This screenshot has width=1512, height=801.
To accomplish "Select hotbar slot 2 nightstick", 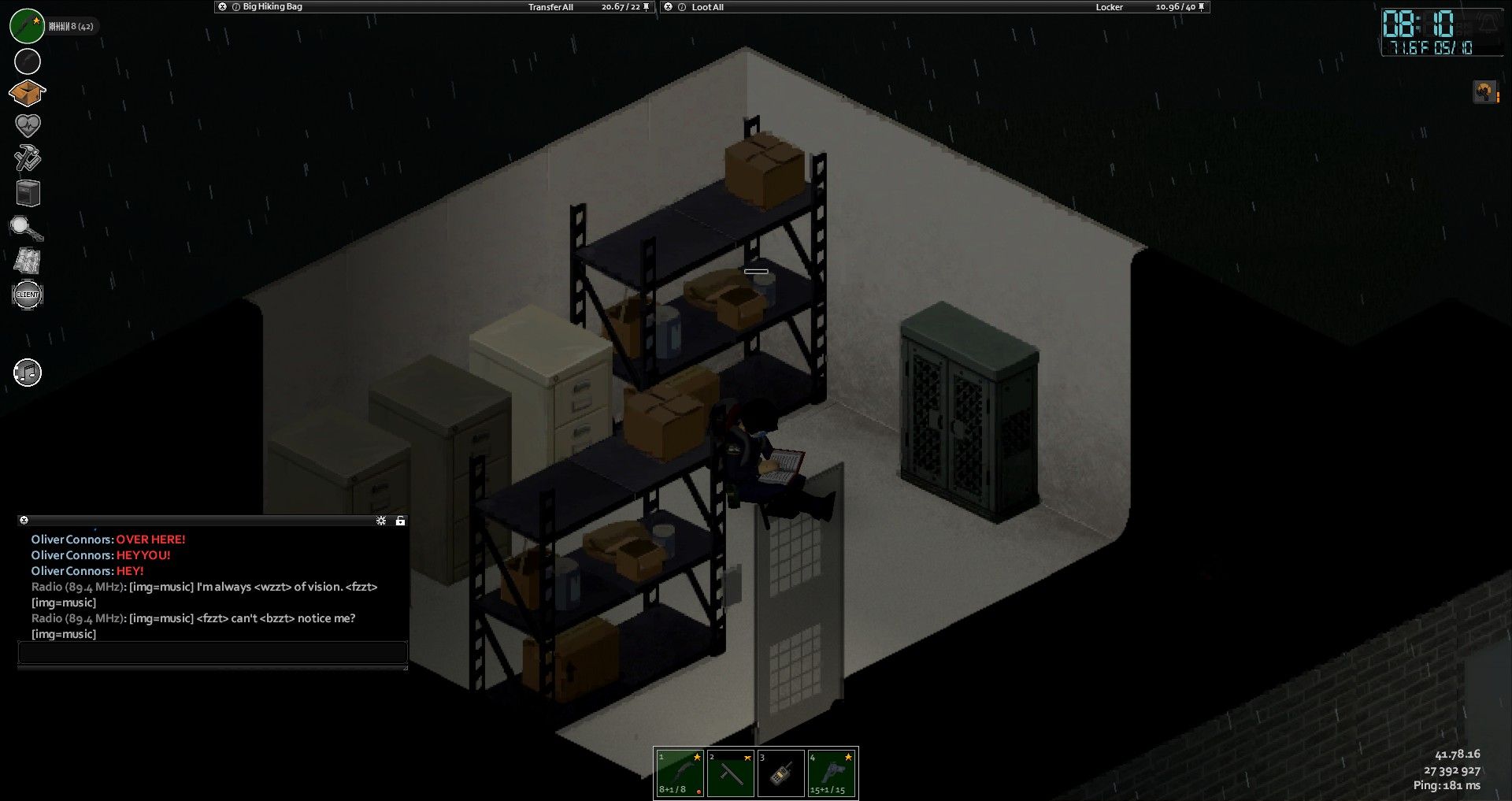I will [730, 773].
